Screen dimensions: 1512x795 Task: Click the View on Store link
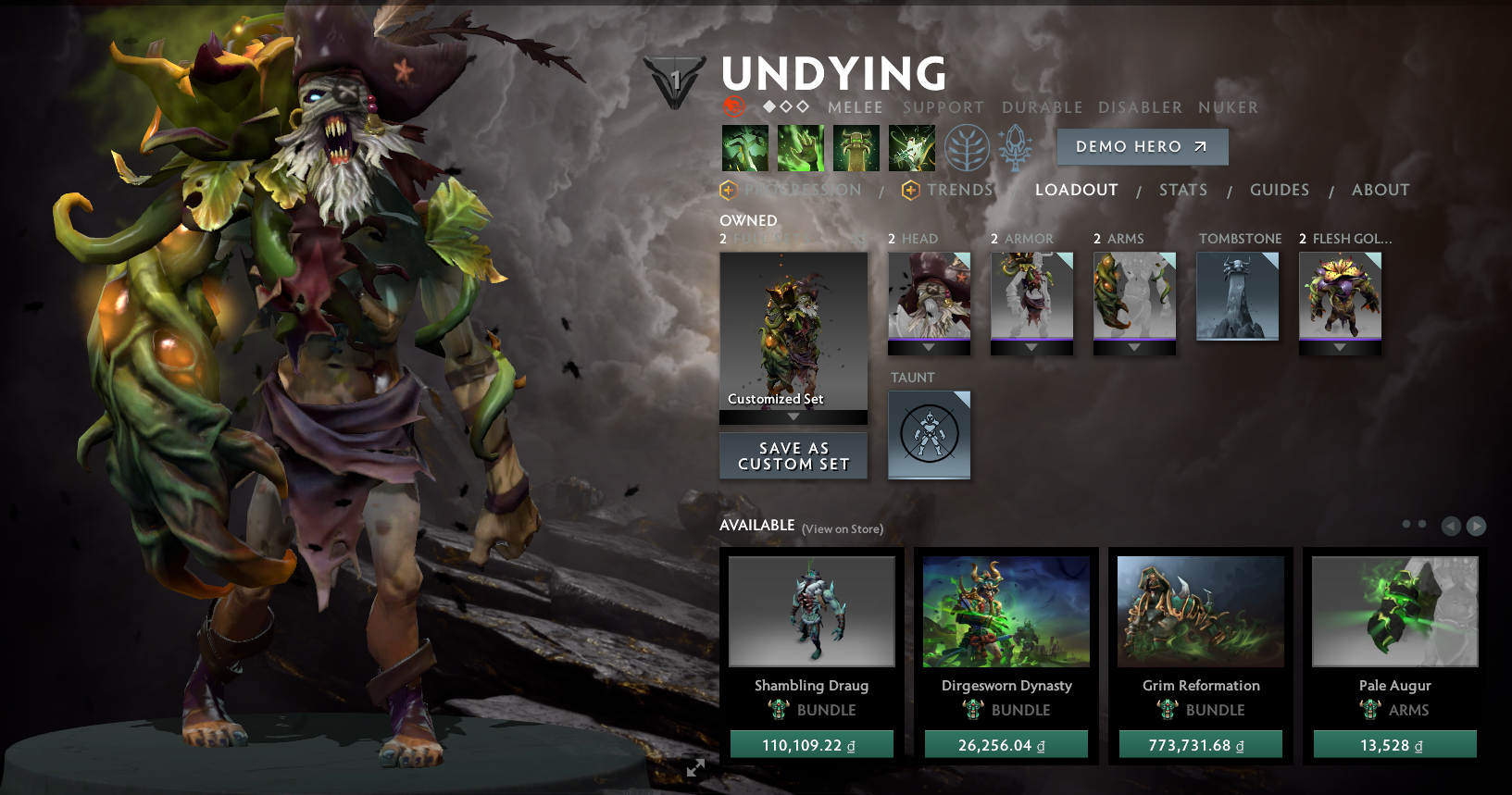pyautogui.click(x=843, y=528)
